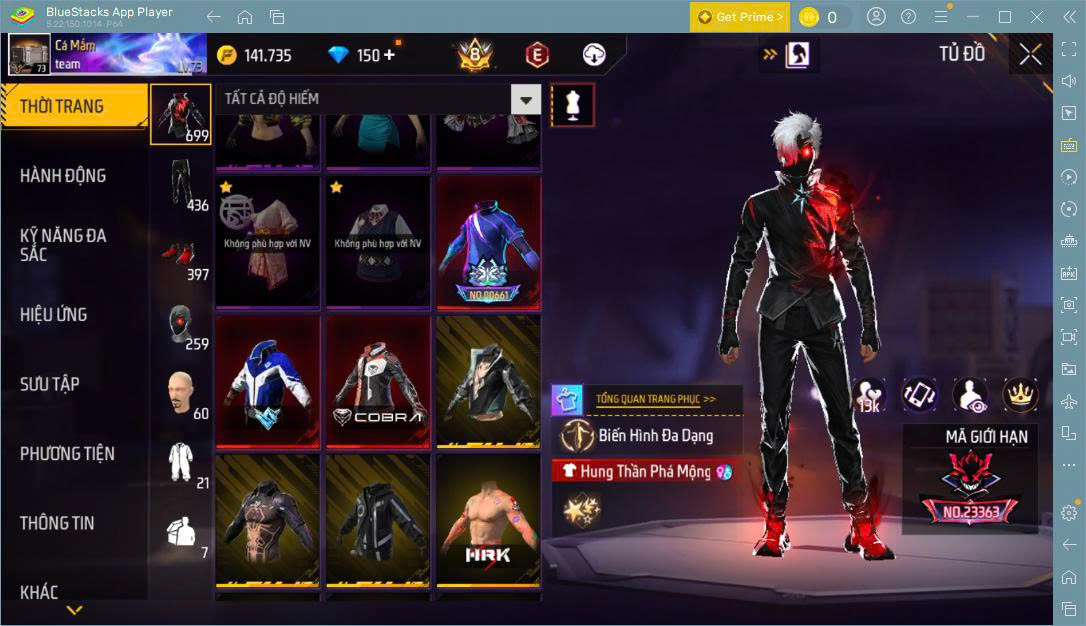
Task: Open Tổng Quan Trang Phục overview
Action: click(x=656, y=398)
